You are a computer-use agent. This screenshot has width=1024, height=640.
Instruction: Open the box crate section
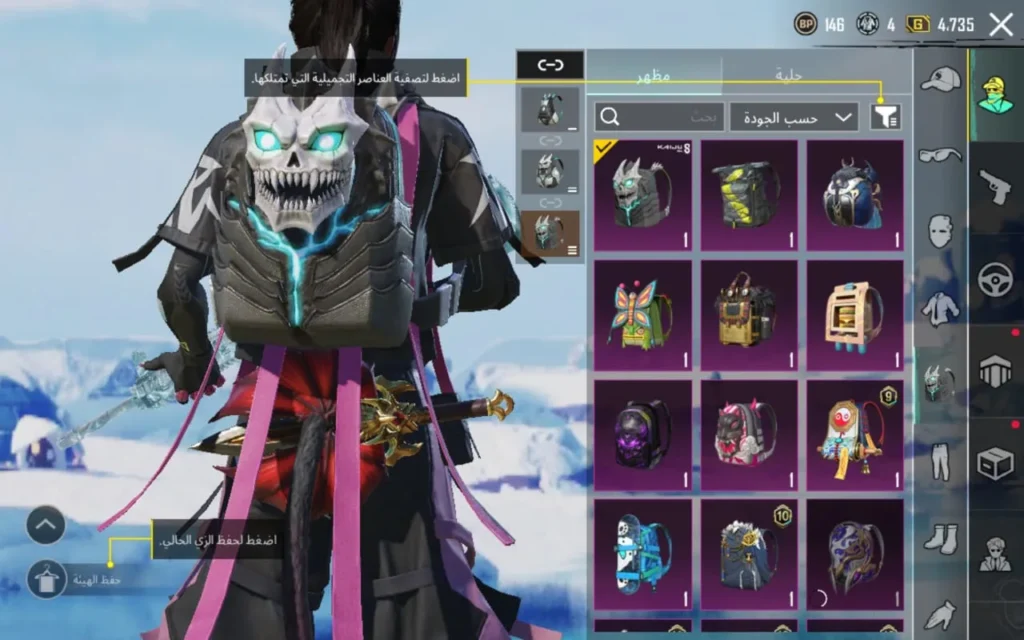point(996,464)
